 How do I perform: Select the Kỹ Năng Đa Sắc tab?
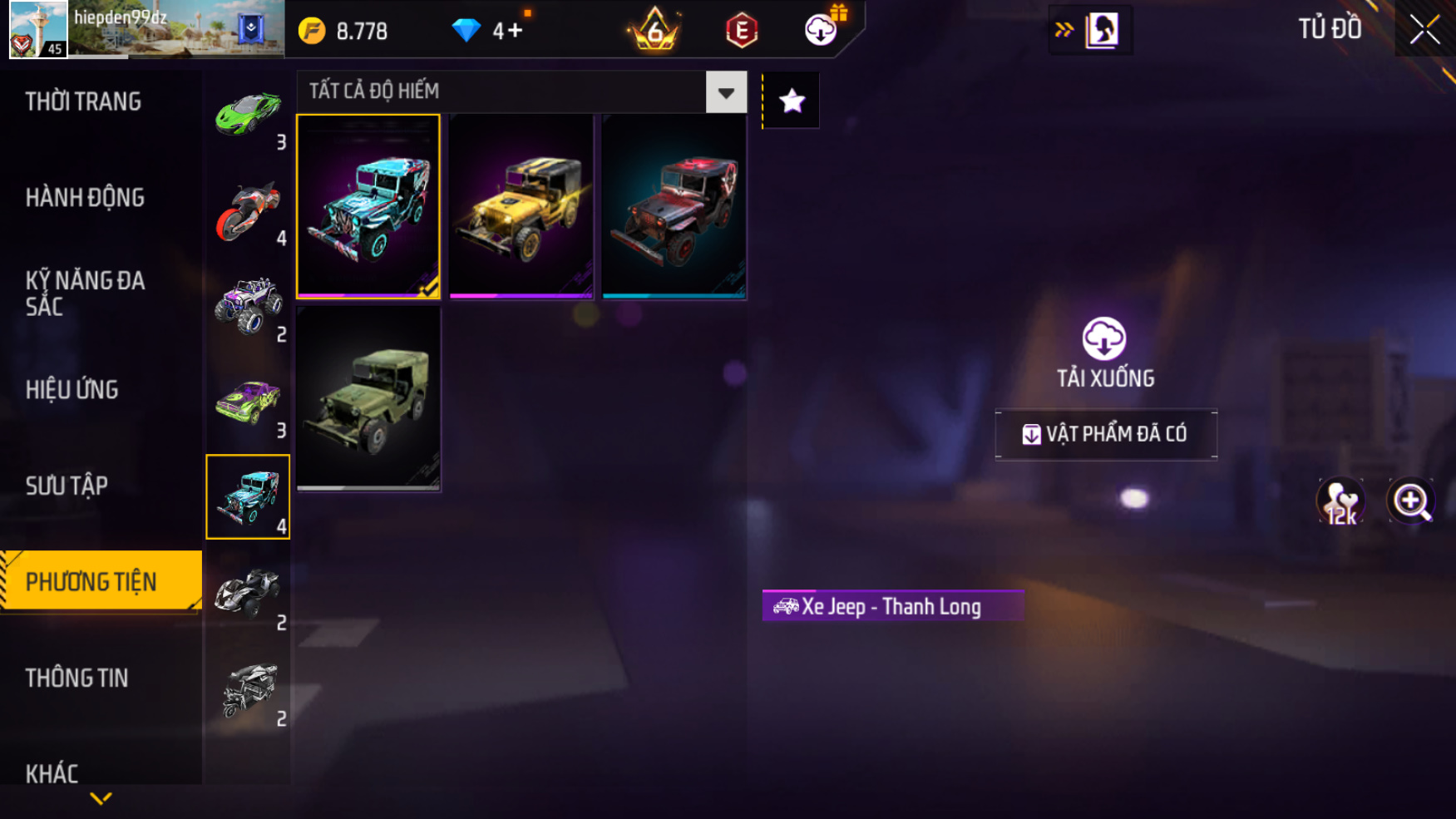[x=85, y=293]
